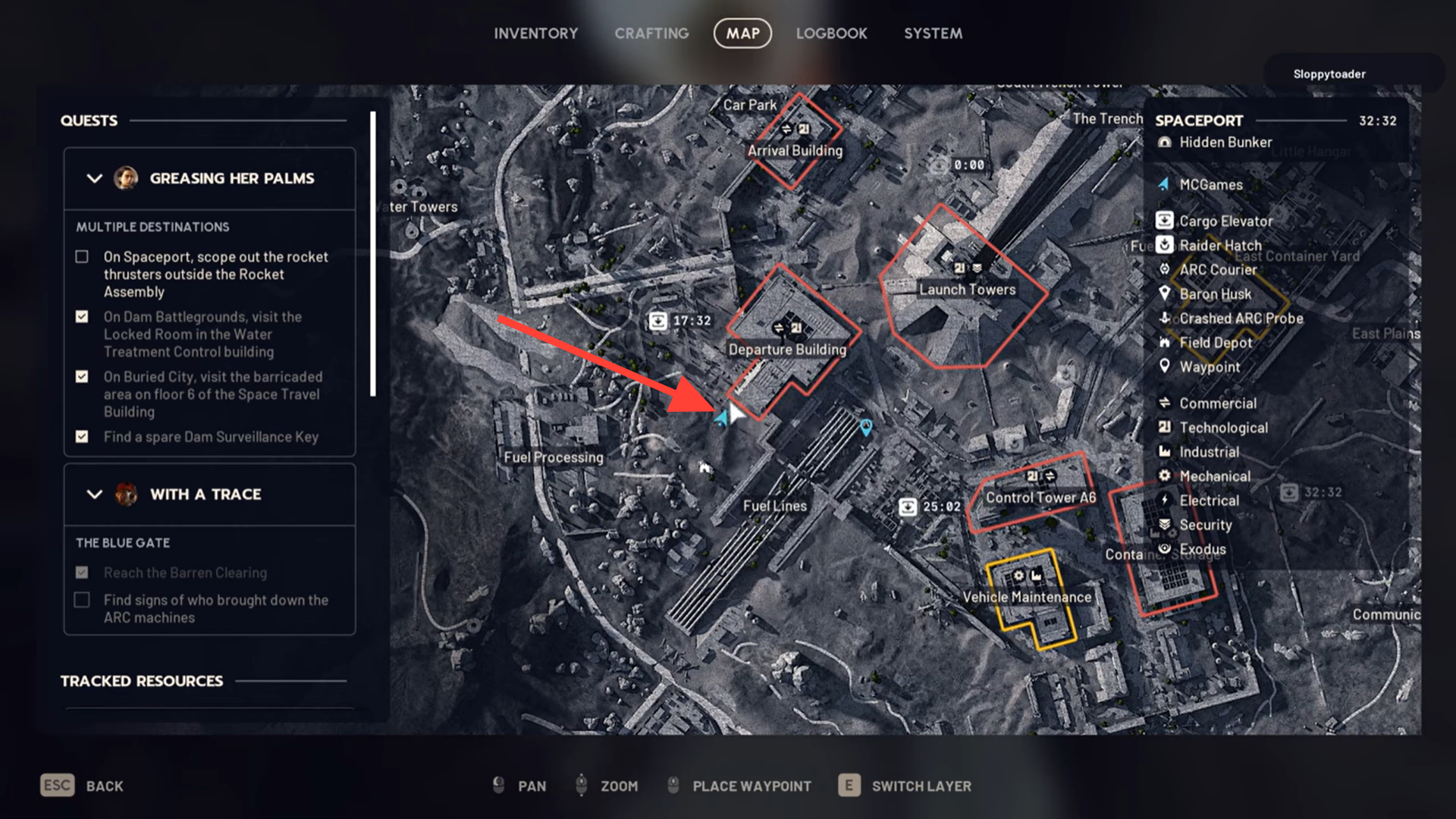The height and width of the screenshot is (819, 1456).
Task: Click the blue waypoint marker near Fuel Lines
Action: (864, 426)
